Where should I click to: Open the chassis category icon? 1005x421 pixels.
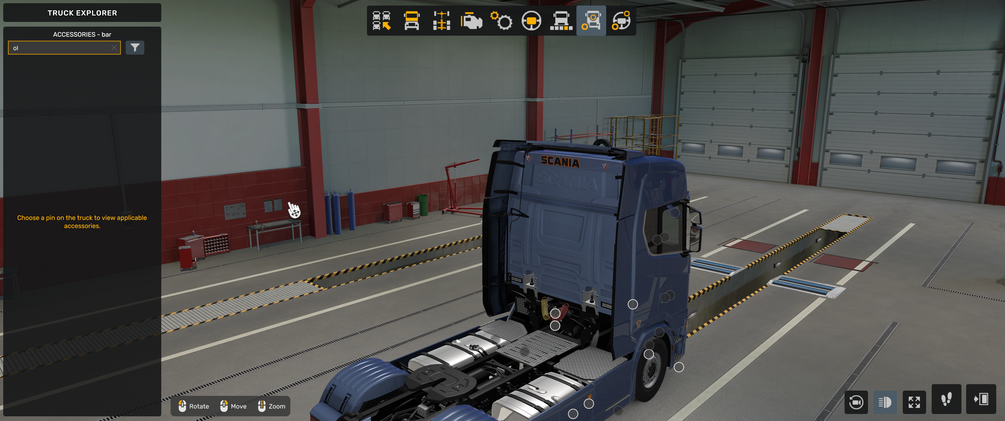pos(441,21)
